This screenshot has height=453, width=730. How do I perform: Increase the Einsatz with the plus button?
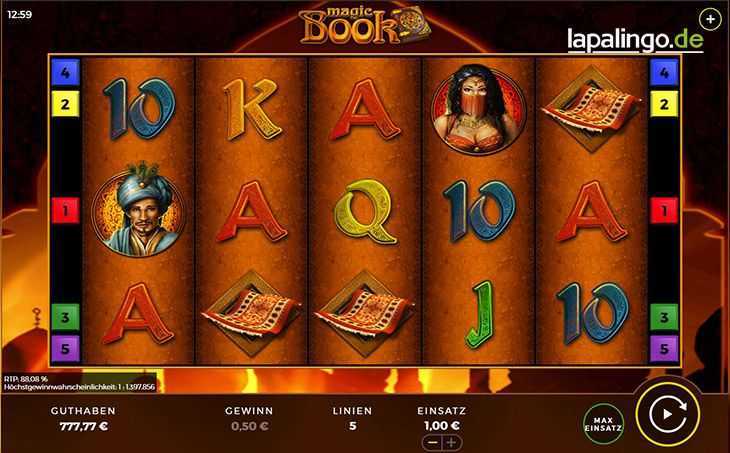coord(452,442)
